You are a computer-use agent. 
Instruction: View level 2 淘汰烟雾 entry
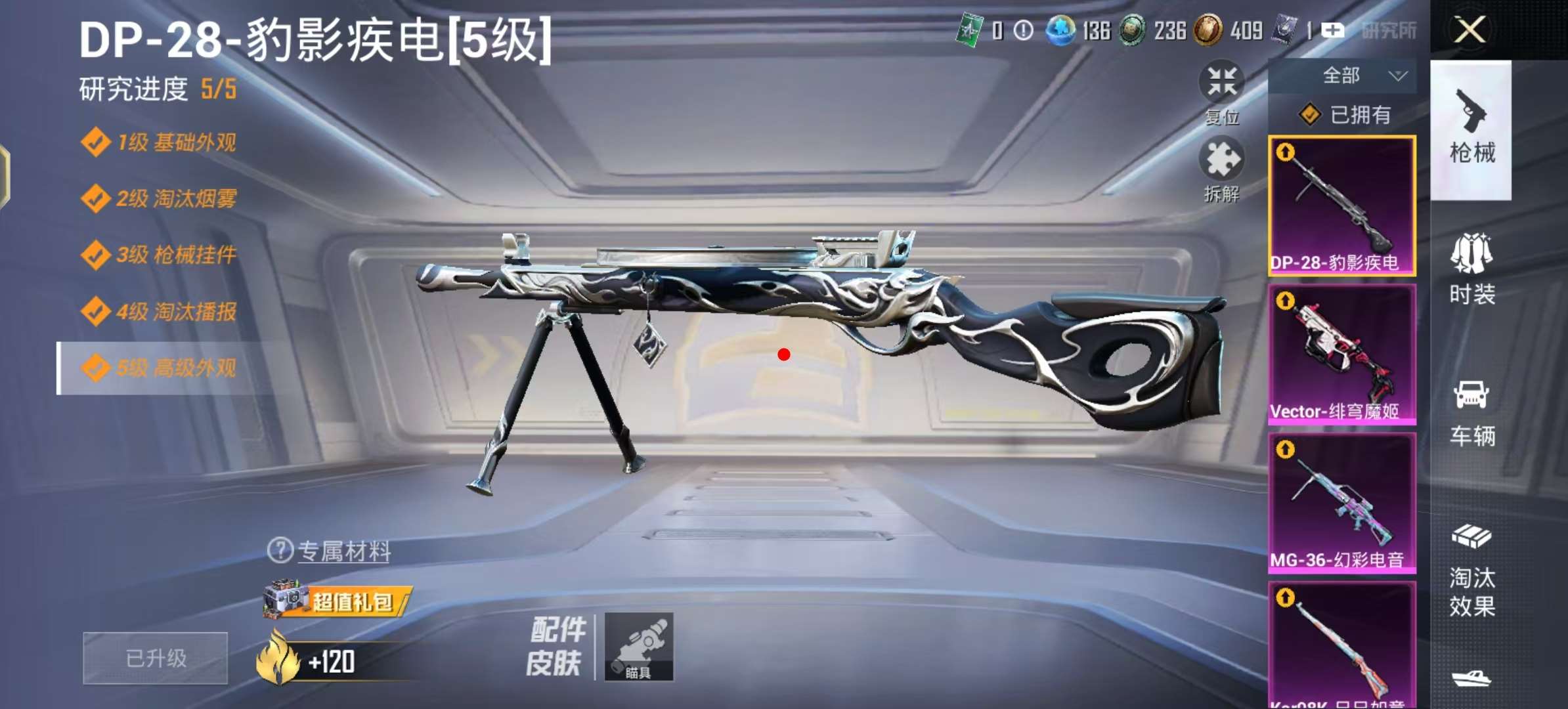tap(160, 198)
